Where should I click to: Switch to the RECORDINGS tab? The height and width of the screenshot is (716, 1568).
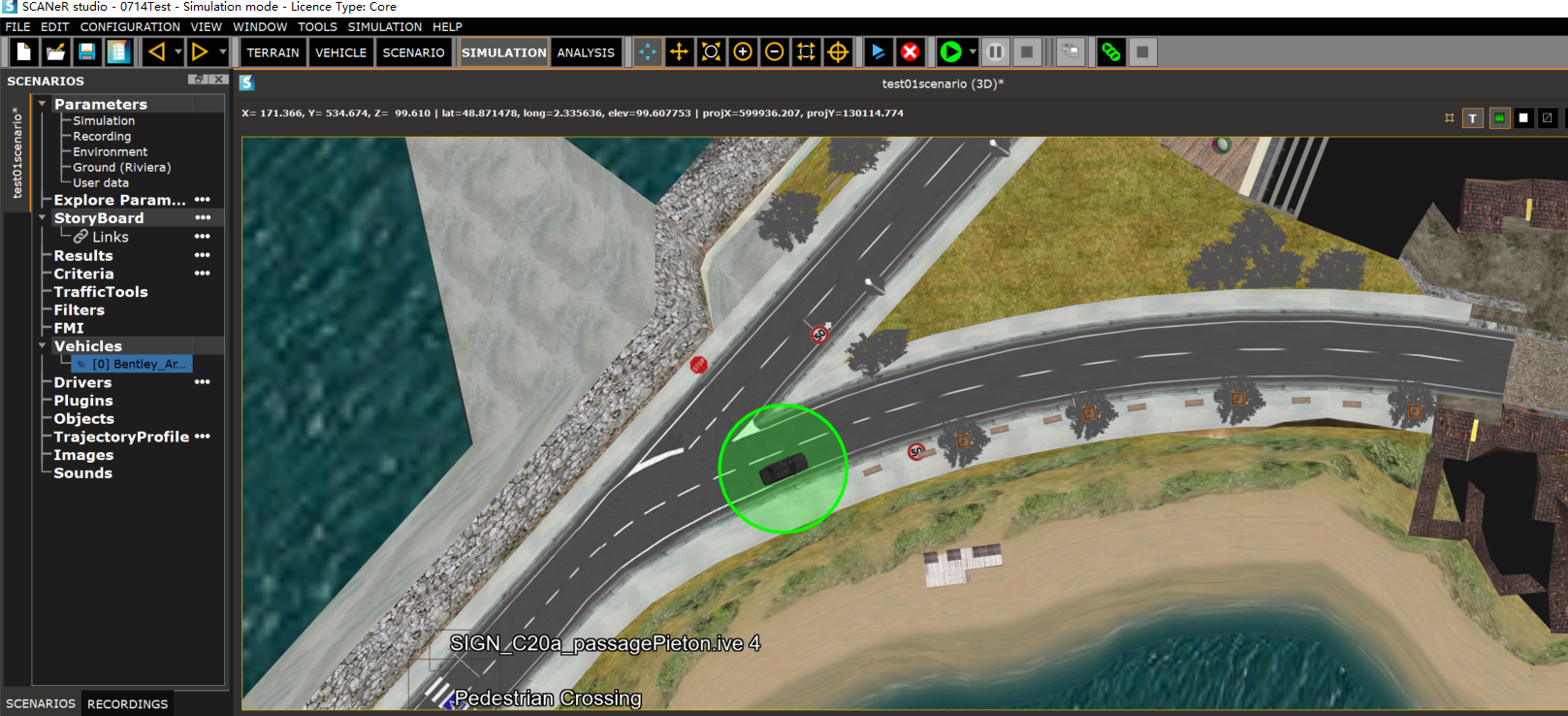[127, 704]
